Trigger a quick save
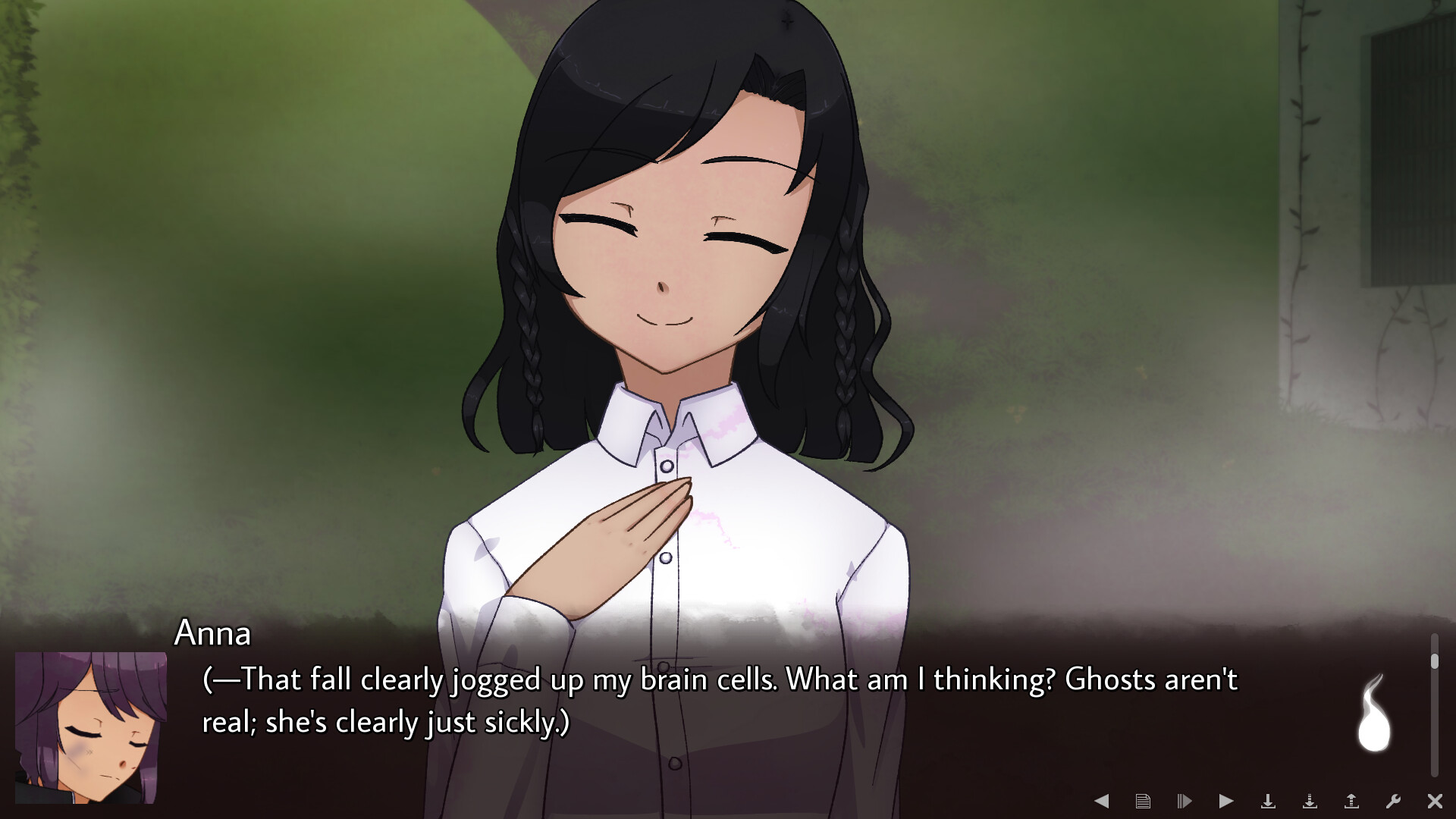 1309,800
